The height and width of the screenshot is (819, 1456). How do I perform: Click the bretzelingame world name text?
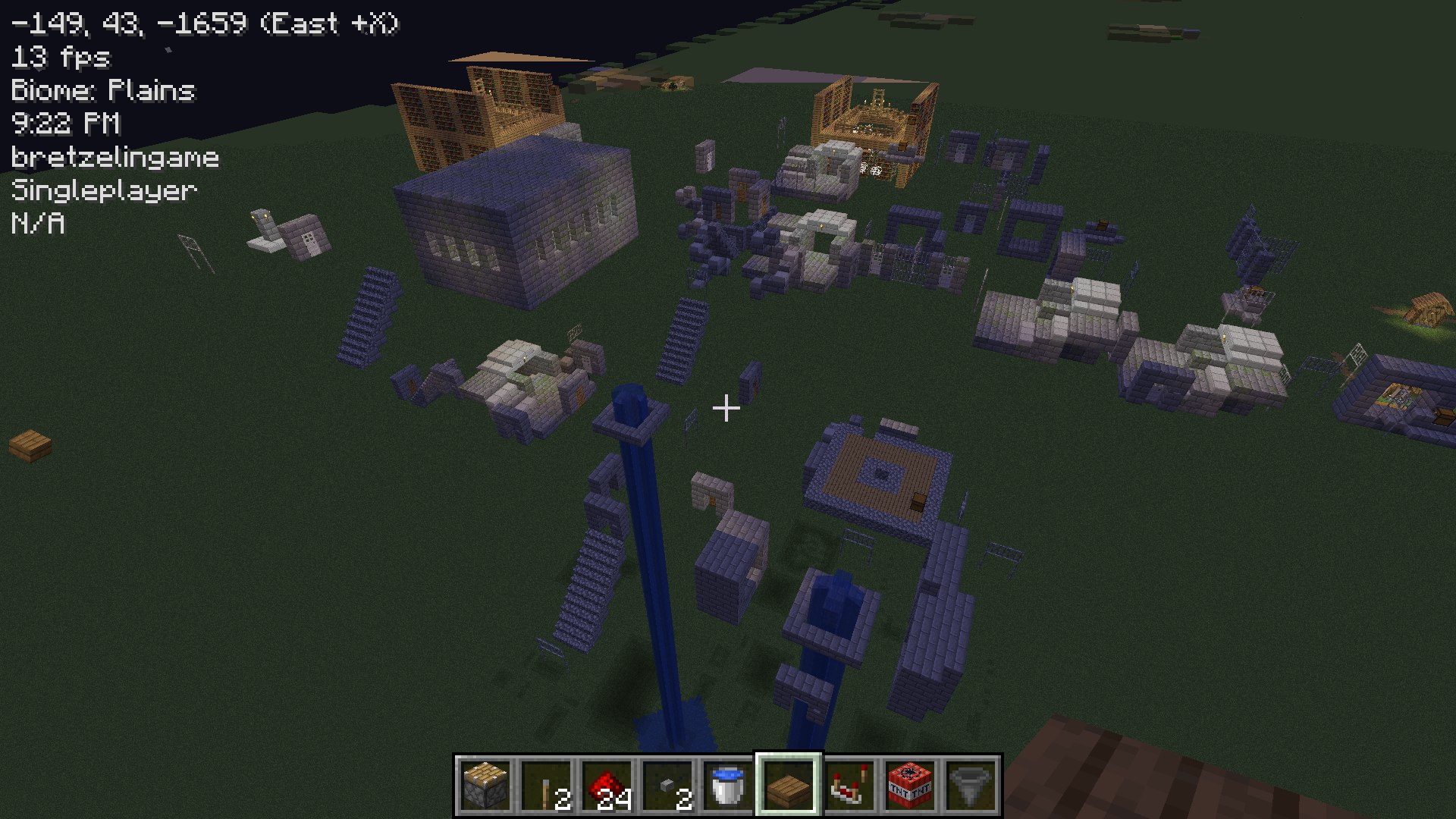[x=115, y=157]
